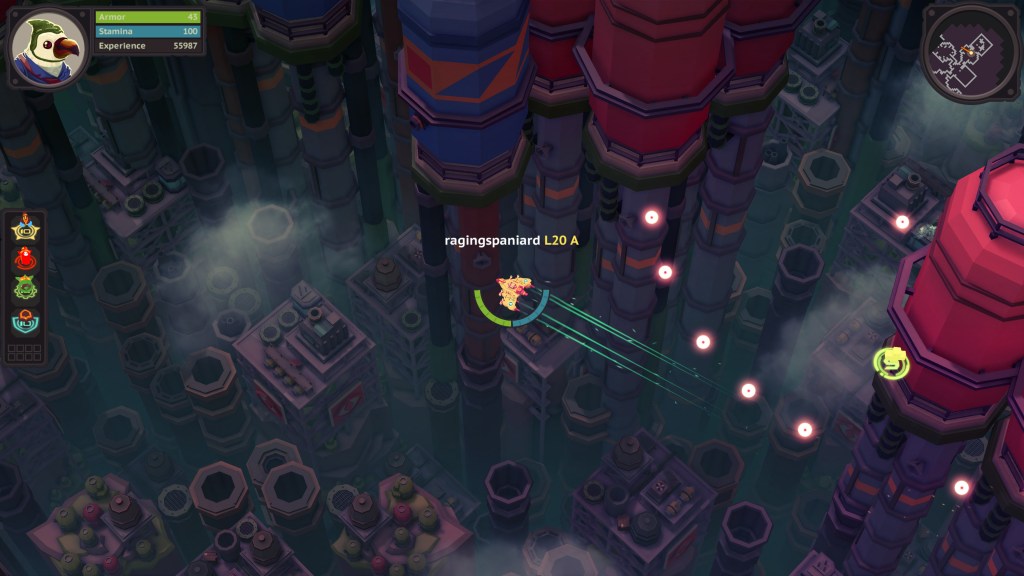The image size is (1024, 576).
Task: Select the teal shield badge icon
Action: point(25,320)
